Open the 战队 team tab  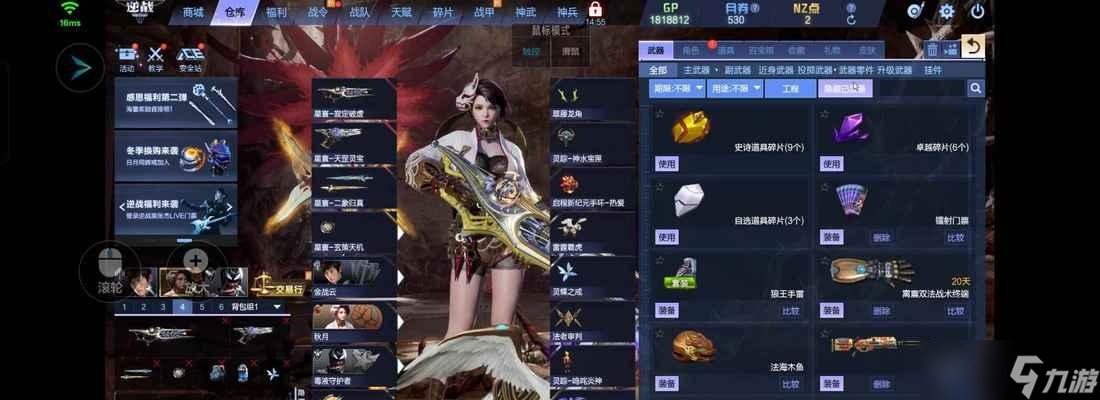pos(359,12)
